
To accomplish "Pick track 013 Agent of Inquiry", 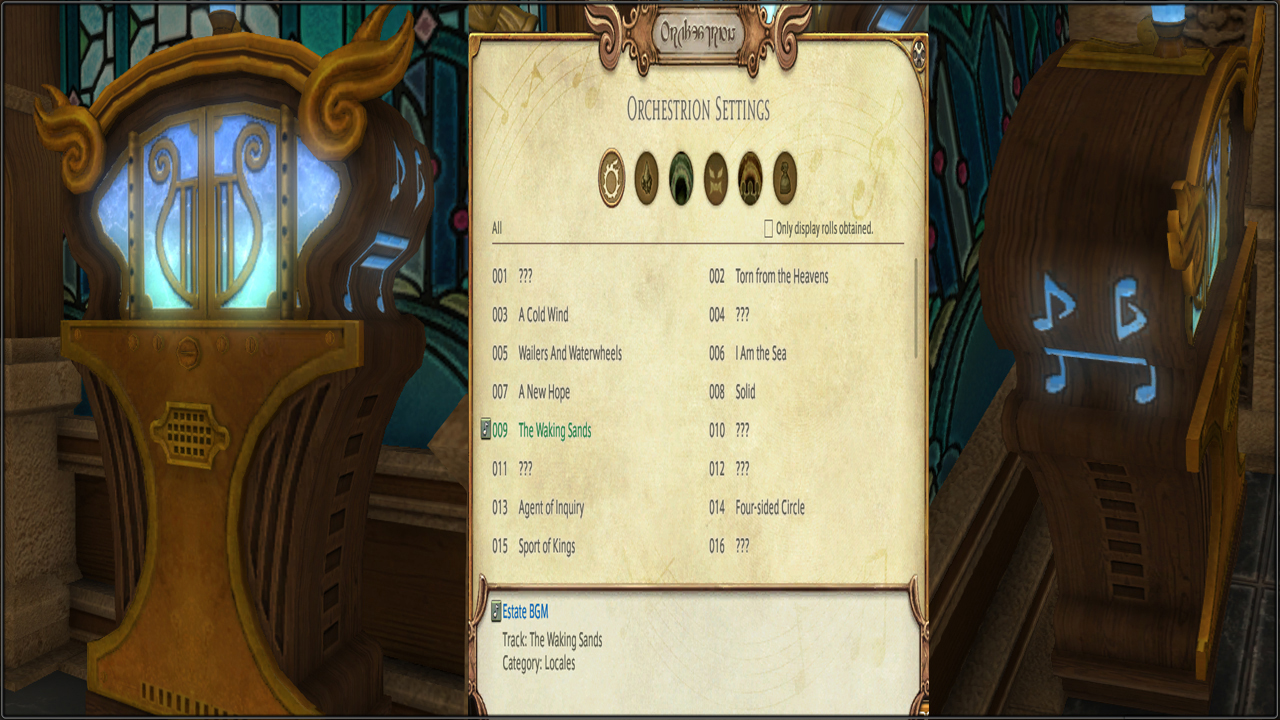I will pyautogui.click(x=551, y=508).
